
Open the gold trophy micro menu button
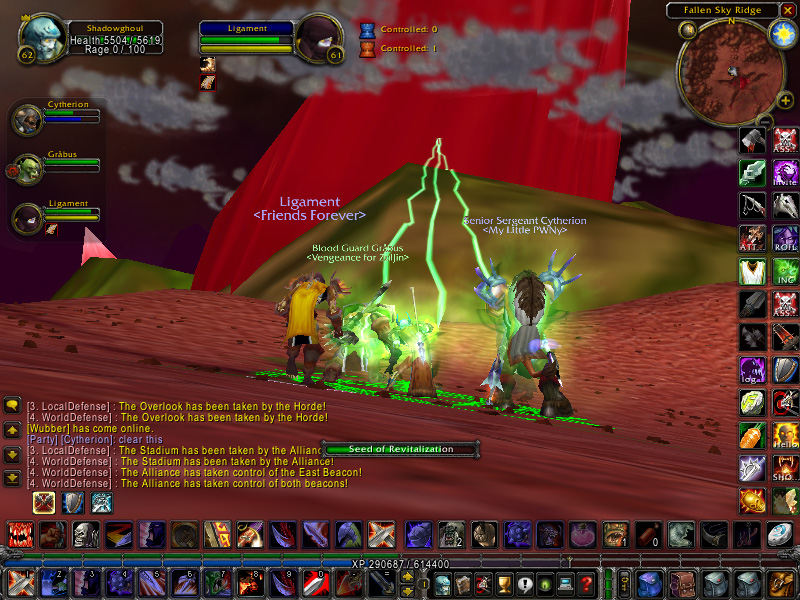(503, 584)
